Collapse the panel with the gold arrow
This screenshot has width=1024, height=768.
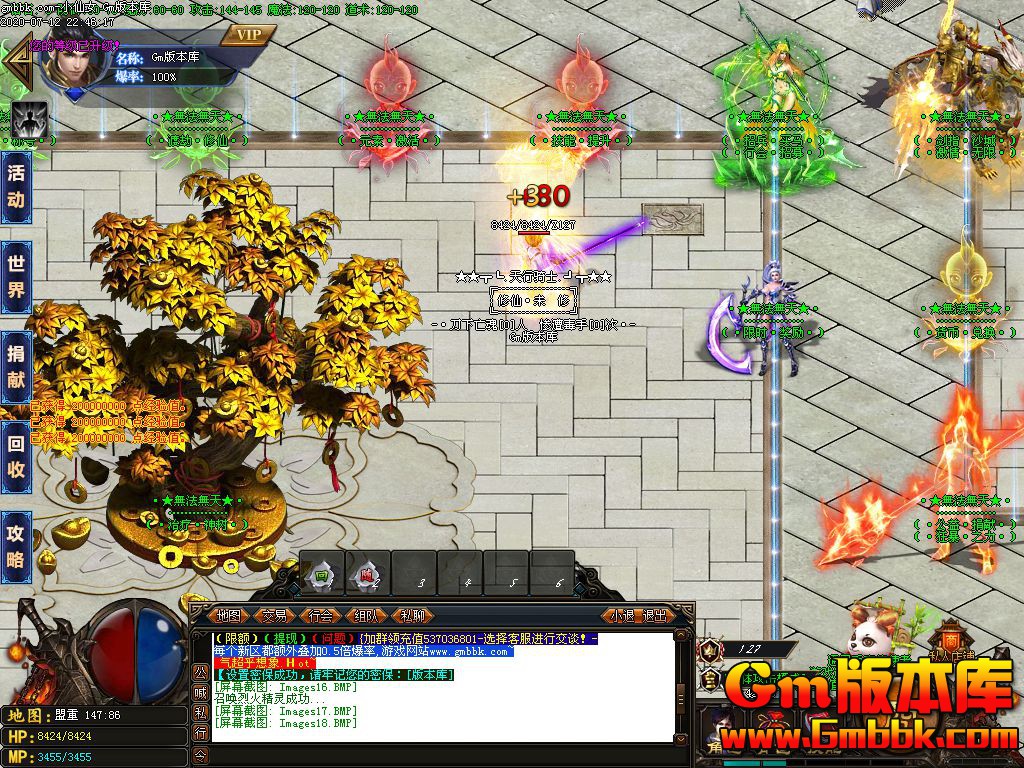click(x=17, y=62)
